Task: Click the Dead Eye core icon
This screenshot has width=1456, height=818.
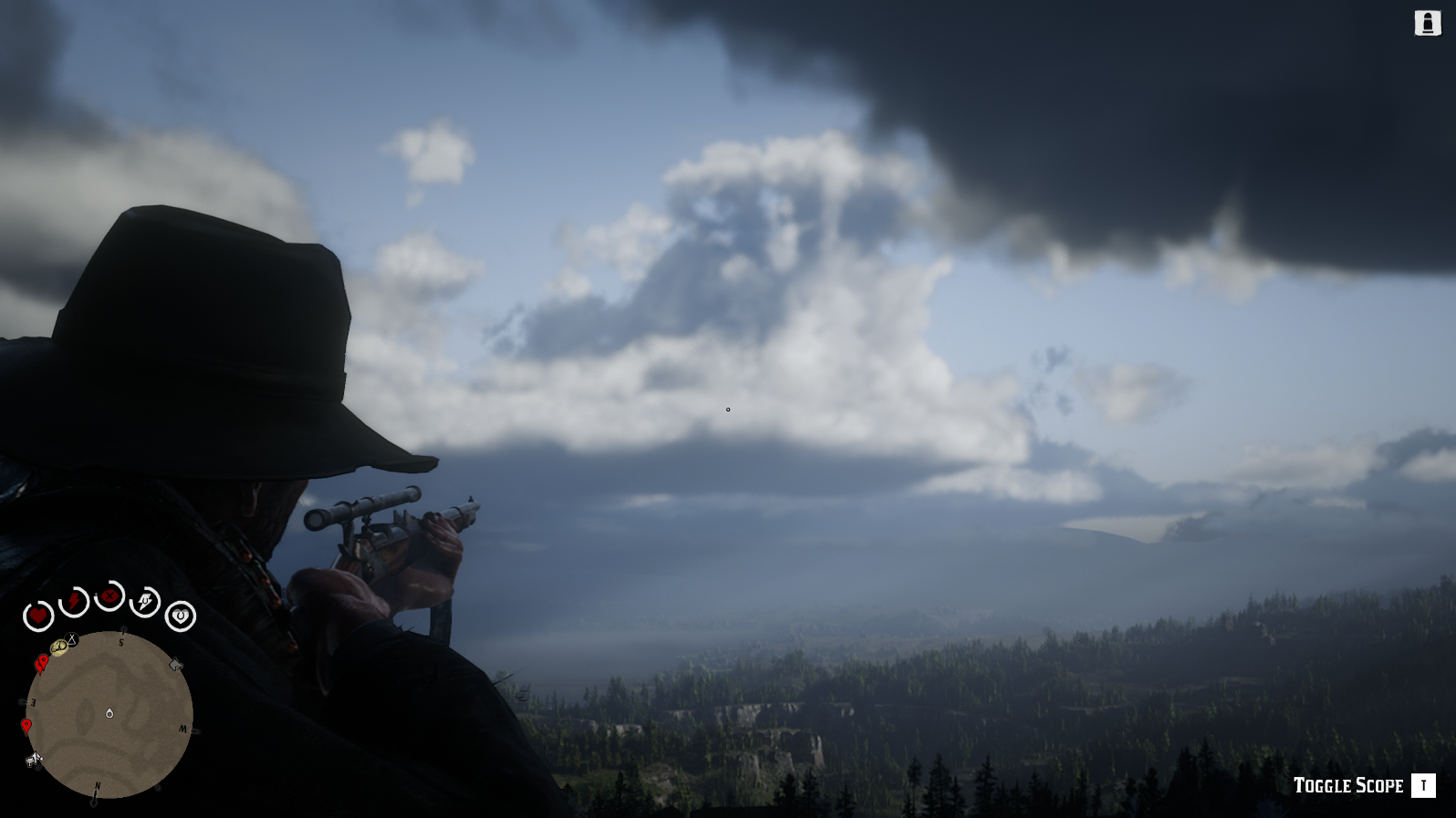Action: click(x=109, y=597)
